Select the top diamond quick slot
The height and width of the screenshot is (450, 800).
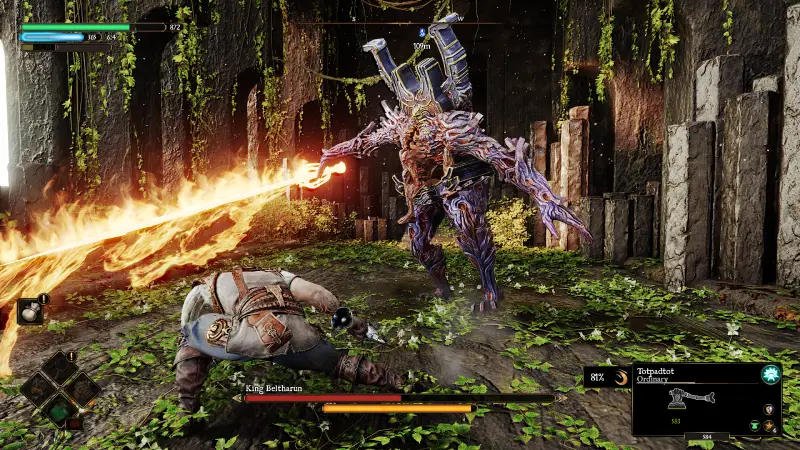click(x=58, y=367)
